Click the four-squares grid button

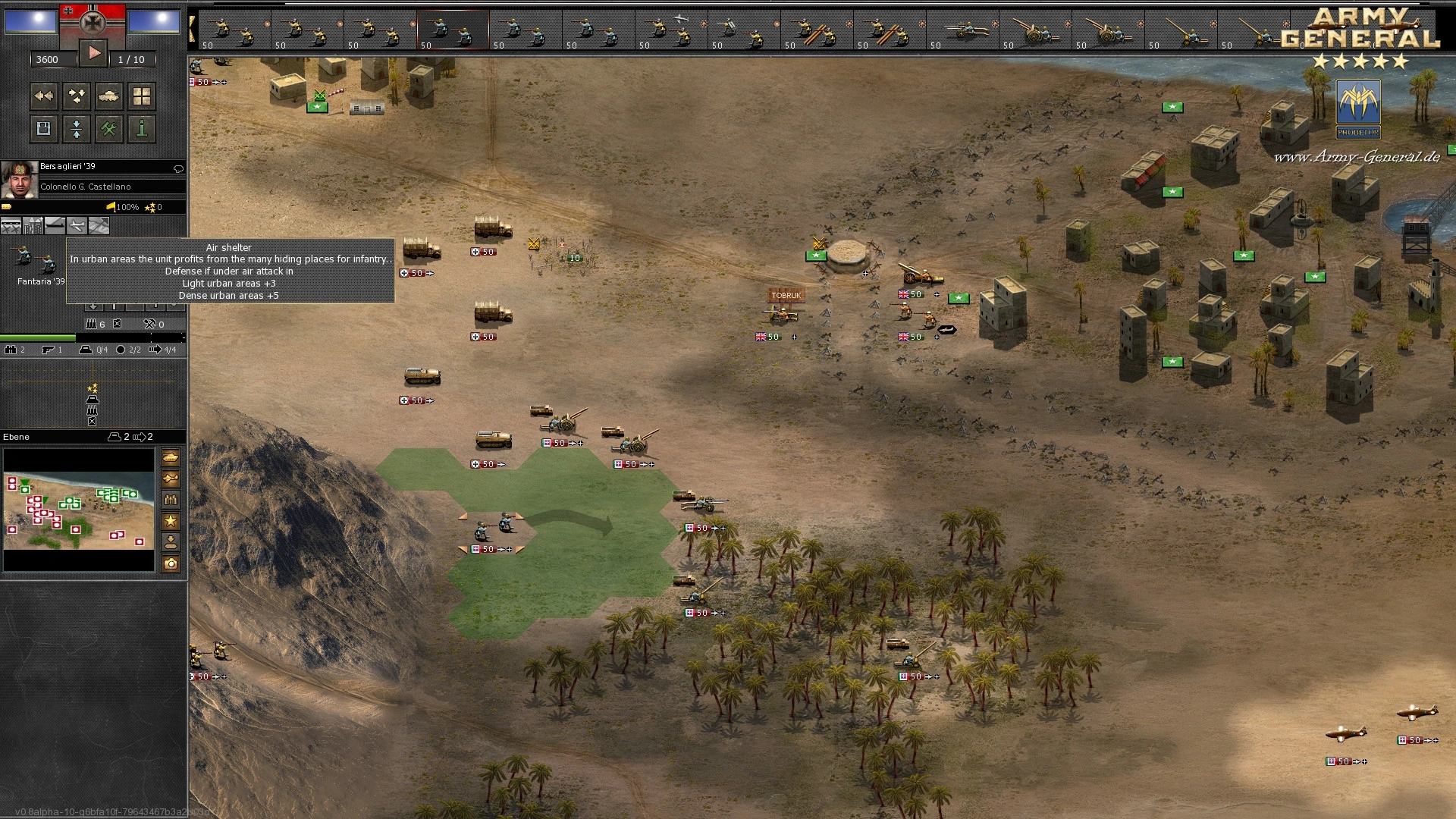142,96
